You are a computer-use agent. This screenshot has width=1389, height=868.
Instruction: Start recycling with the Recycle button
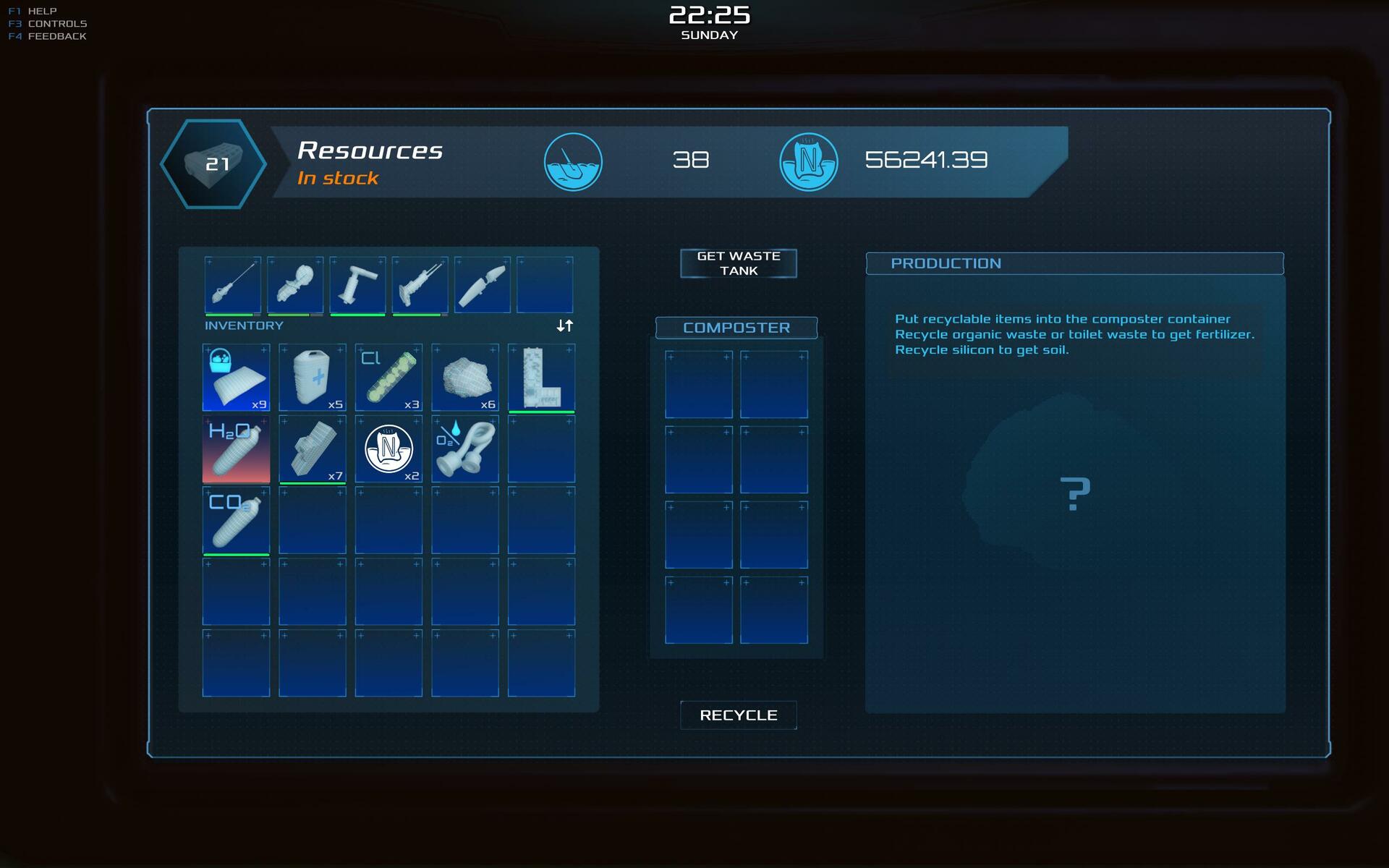tap(738, 715)
